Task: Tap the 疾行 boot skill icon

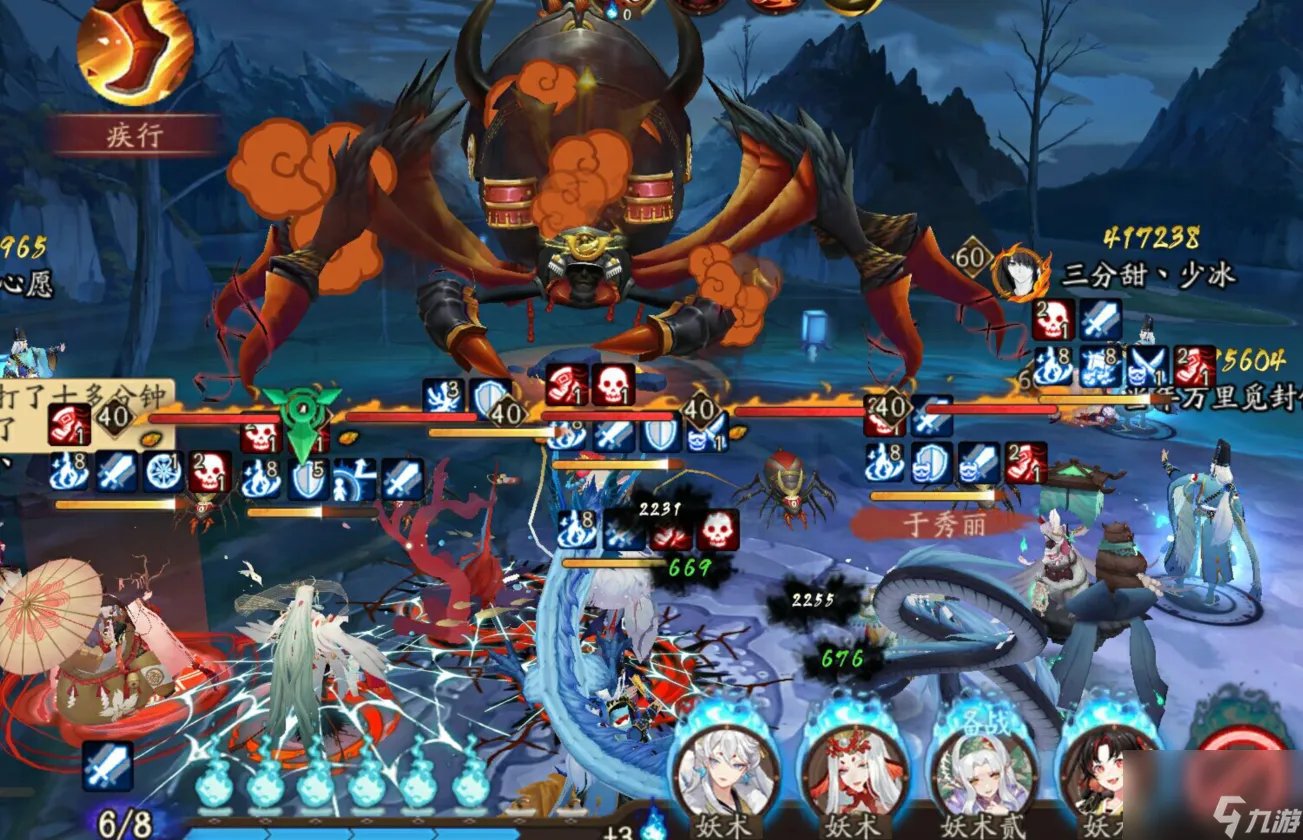Action: pos(134,50)
